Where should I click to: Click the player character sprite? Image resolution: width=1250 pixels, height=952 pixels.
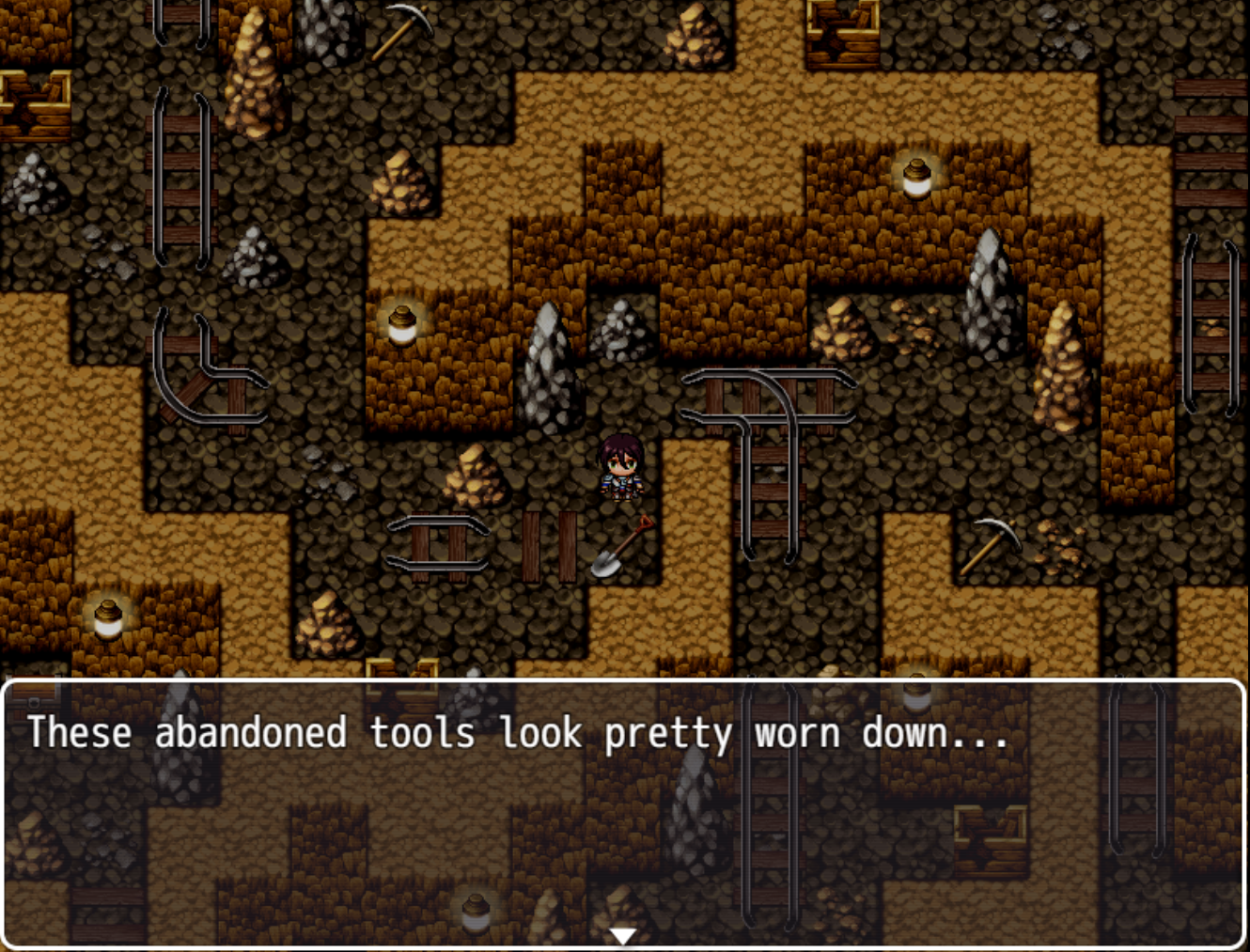622,465
